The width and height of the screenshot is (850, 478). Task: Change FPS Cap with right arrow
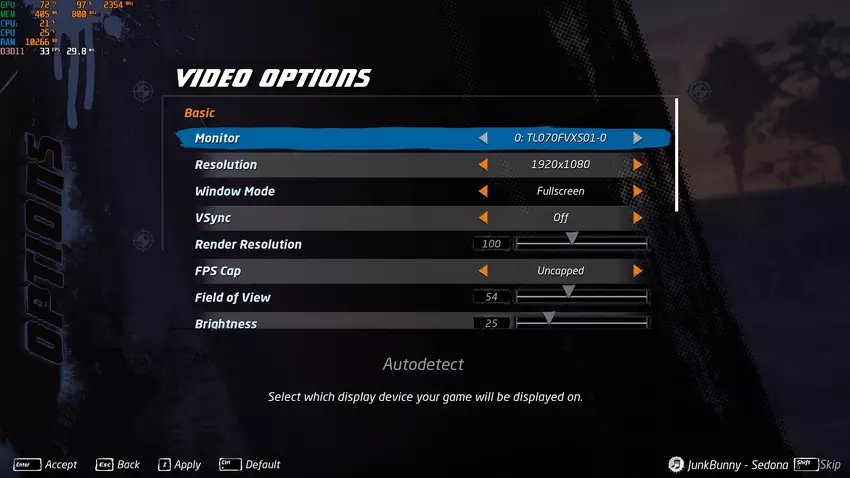[638, 271]
